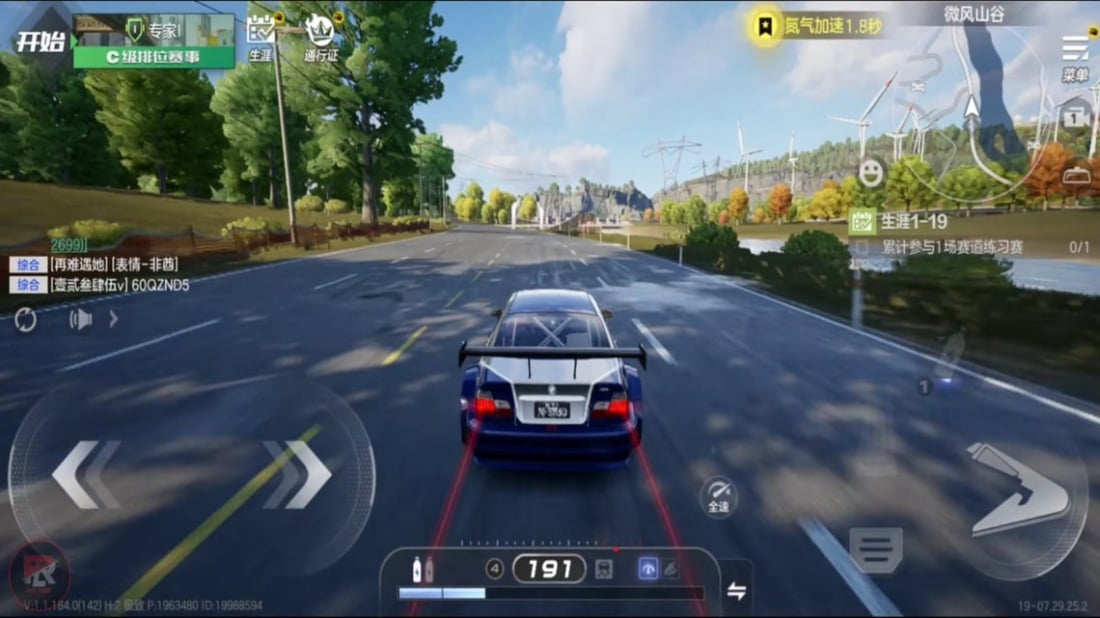This screenshot has height=618, width=1100.
Task: Tap the yellow 氮气加速 badge icon
Action: 765,26
